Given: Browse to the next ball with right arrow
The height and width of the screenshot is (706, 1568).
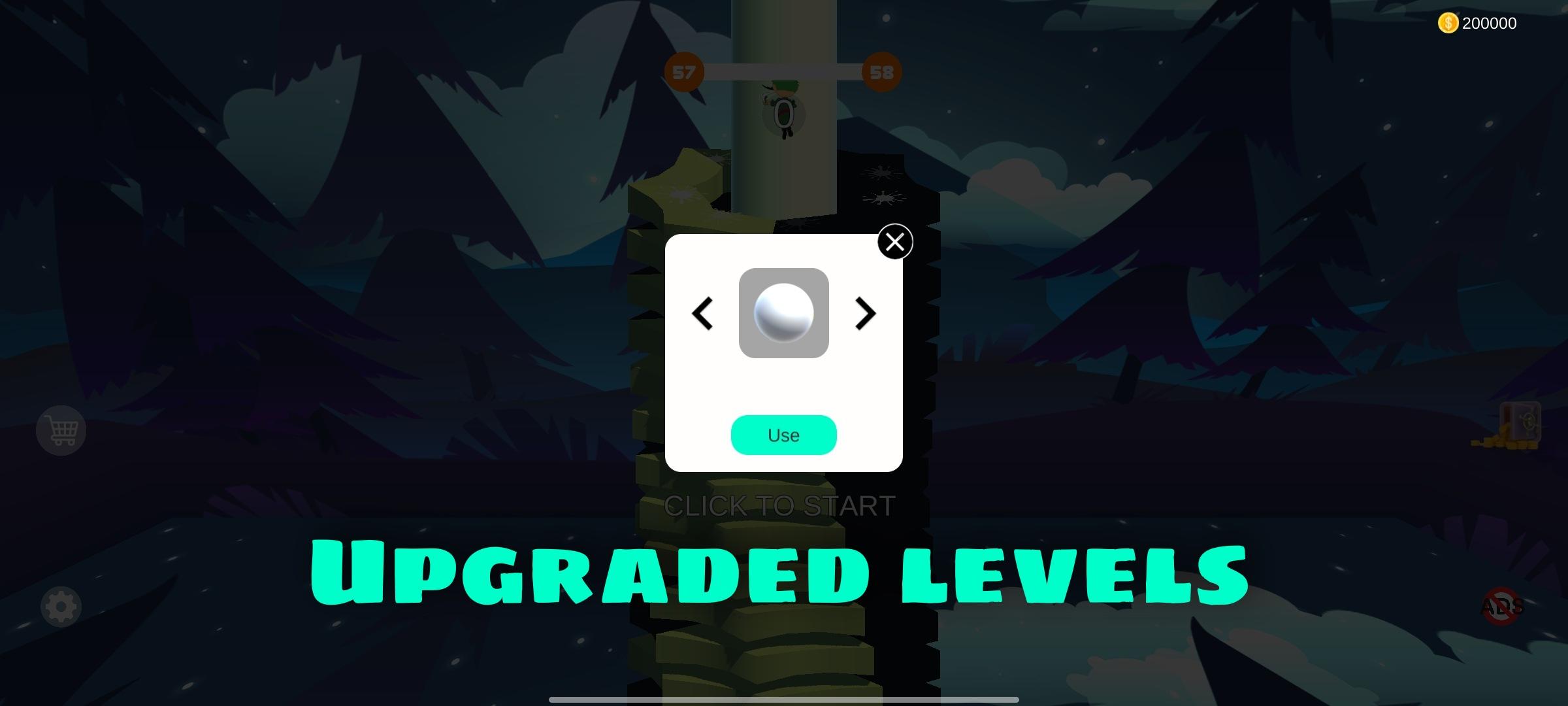Looking at the screenshot, I should point(866,314).
